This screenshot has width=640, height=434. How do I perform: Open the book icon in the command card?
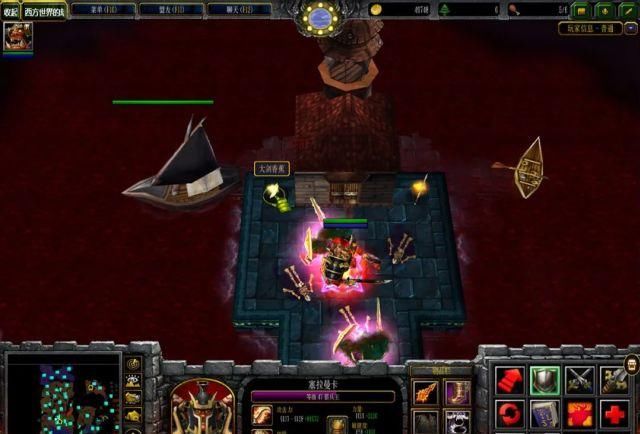tap(544, 414)
